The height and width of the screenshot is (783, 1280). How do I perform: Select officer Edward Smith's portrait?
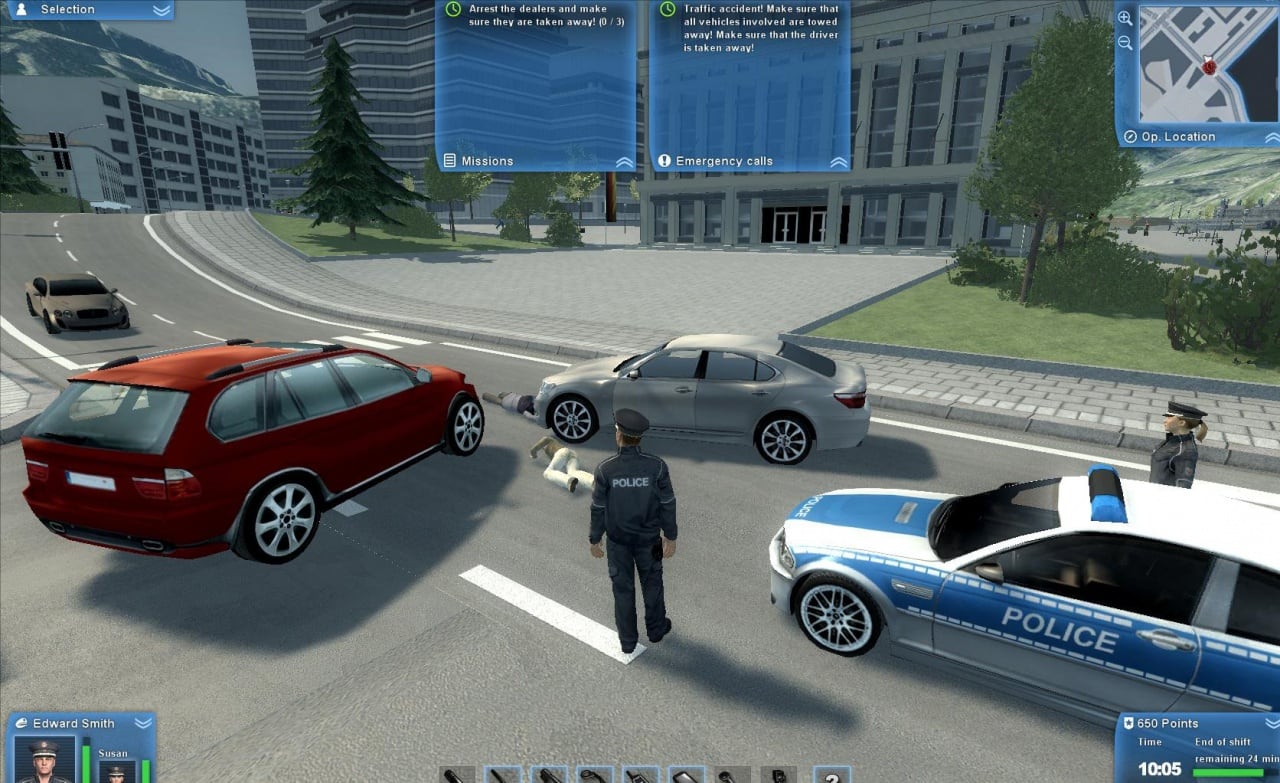44,760
